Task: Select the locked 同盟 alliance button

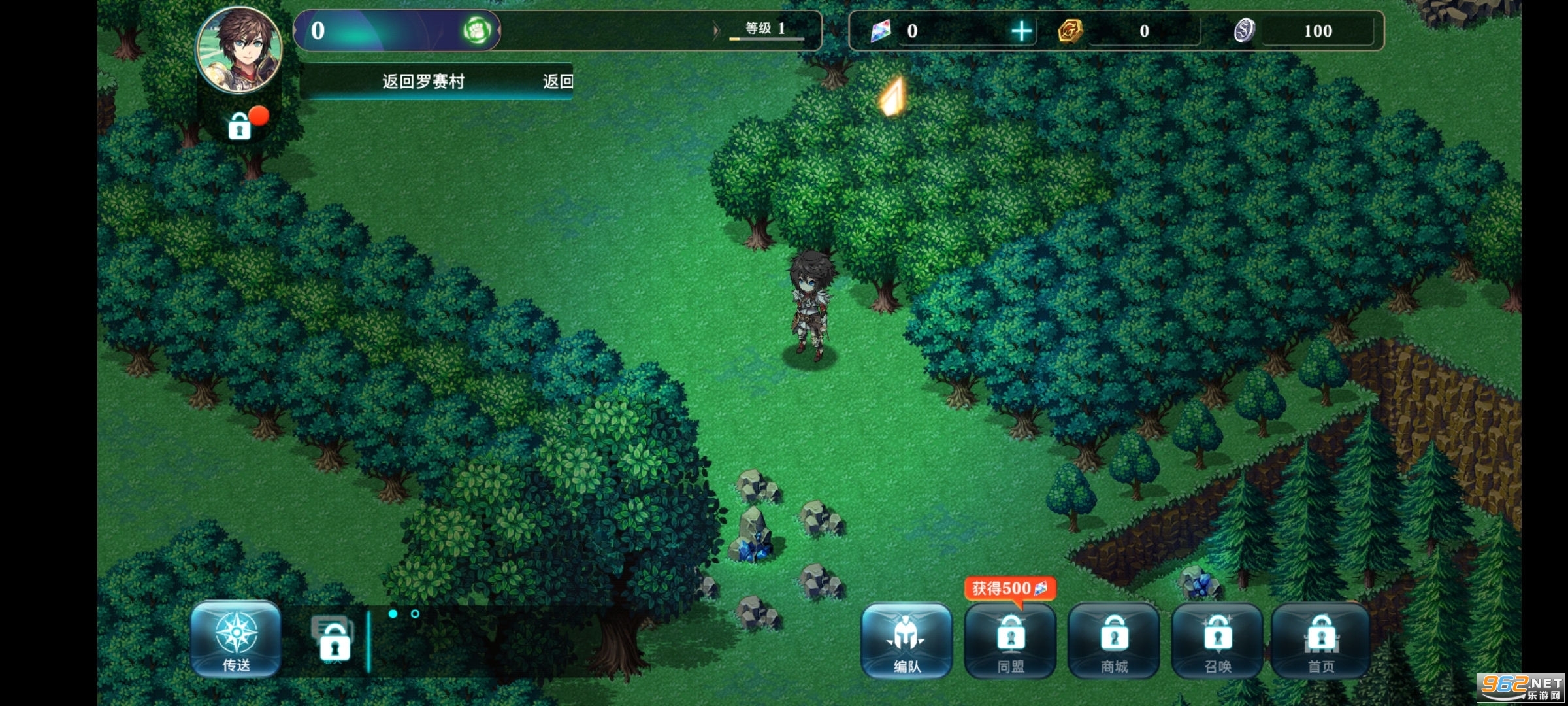Action: point(1010,641)
